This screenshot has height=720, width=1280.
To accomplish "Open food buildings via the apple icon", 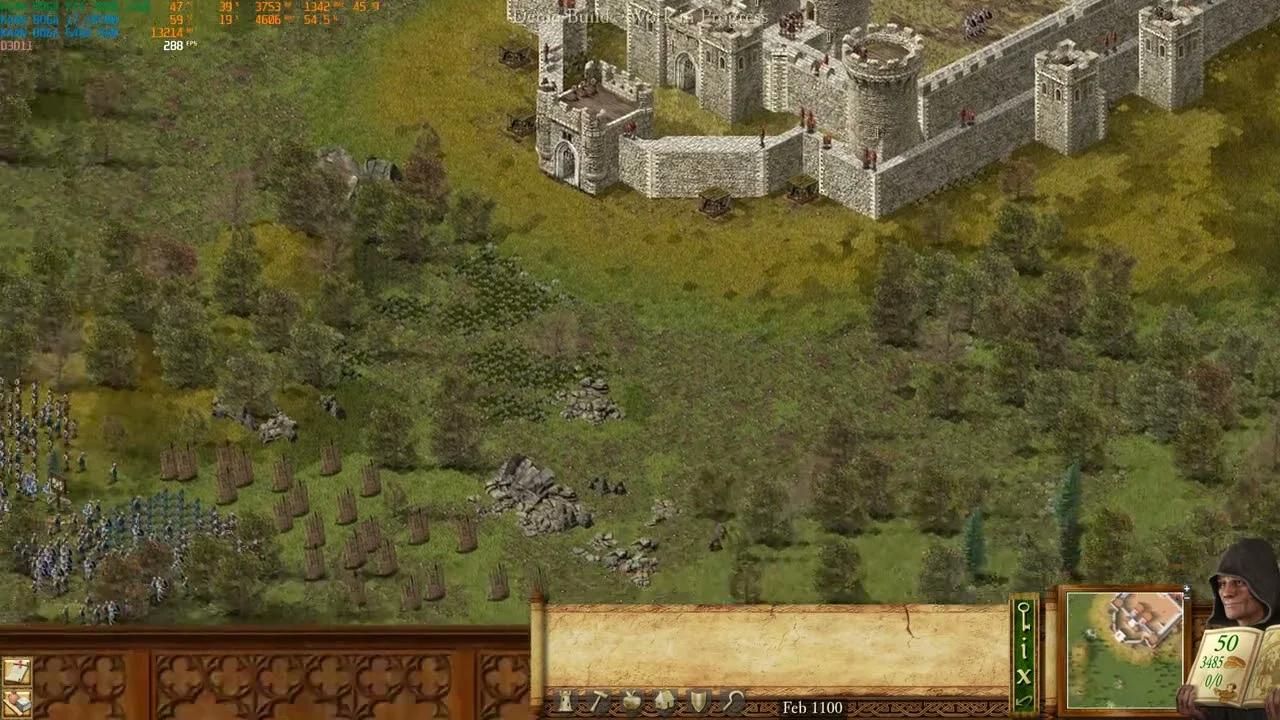I will (632, 700).
